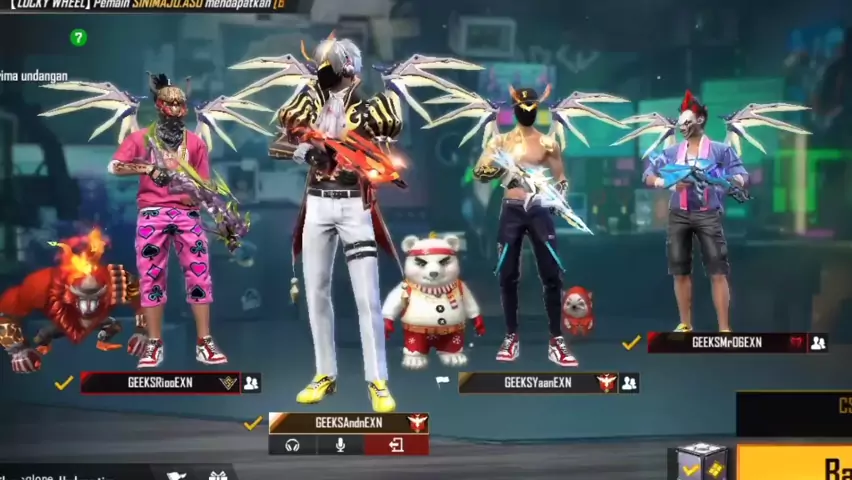This screenshot has width=852, height=480.
Task: Select GEEKSMrOGEXN's name plate
Action: pos(726,342)
